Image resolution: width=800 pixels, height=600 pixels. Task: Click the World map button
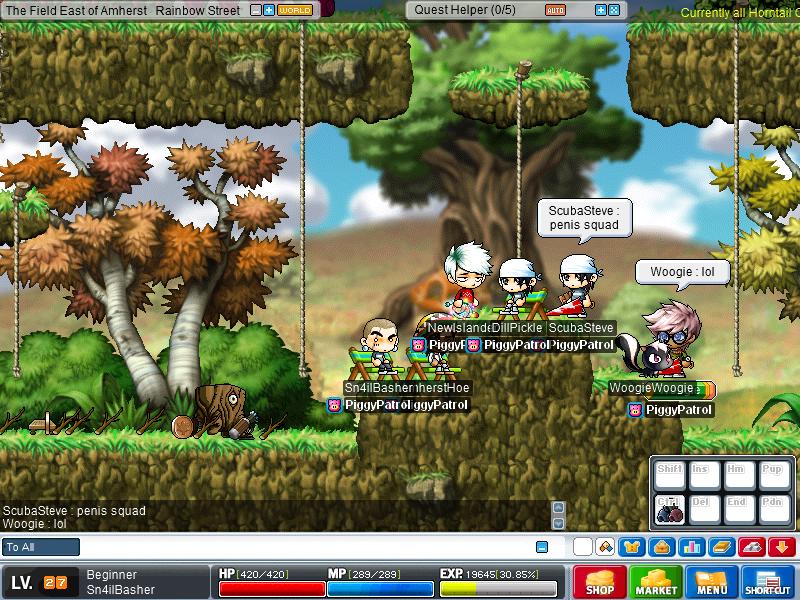[x=294, y=10]
